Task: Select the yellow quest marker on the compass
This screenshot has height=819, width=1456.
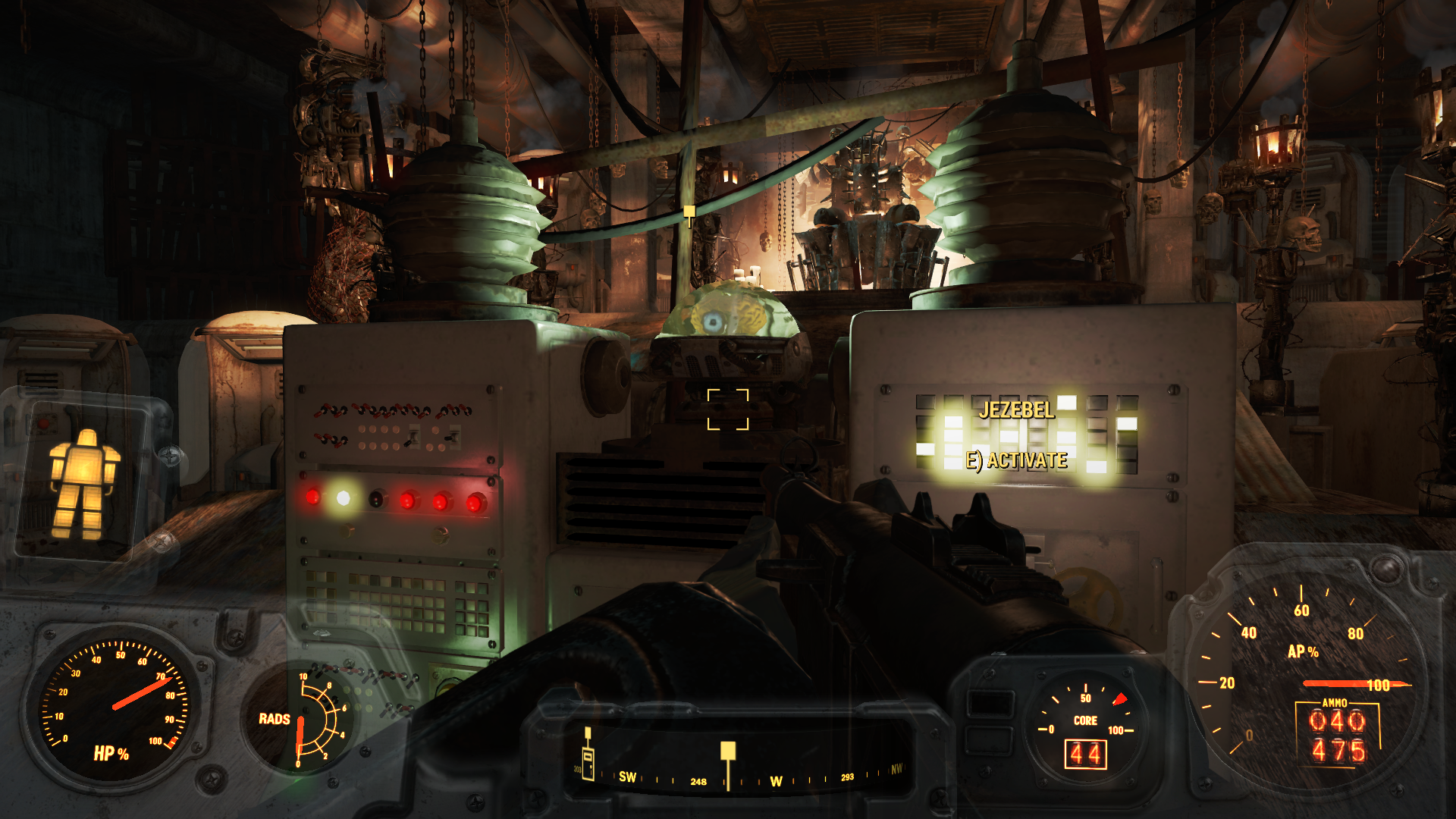Action: pyautogui.click(x=728, y=752)
